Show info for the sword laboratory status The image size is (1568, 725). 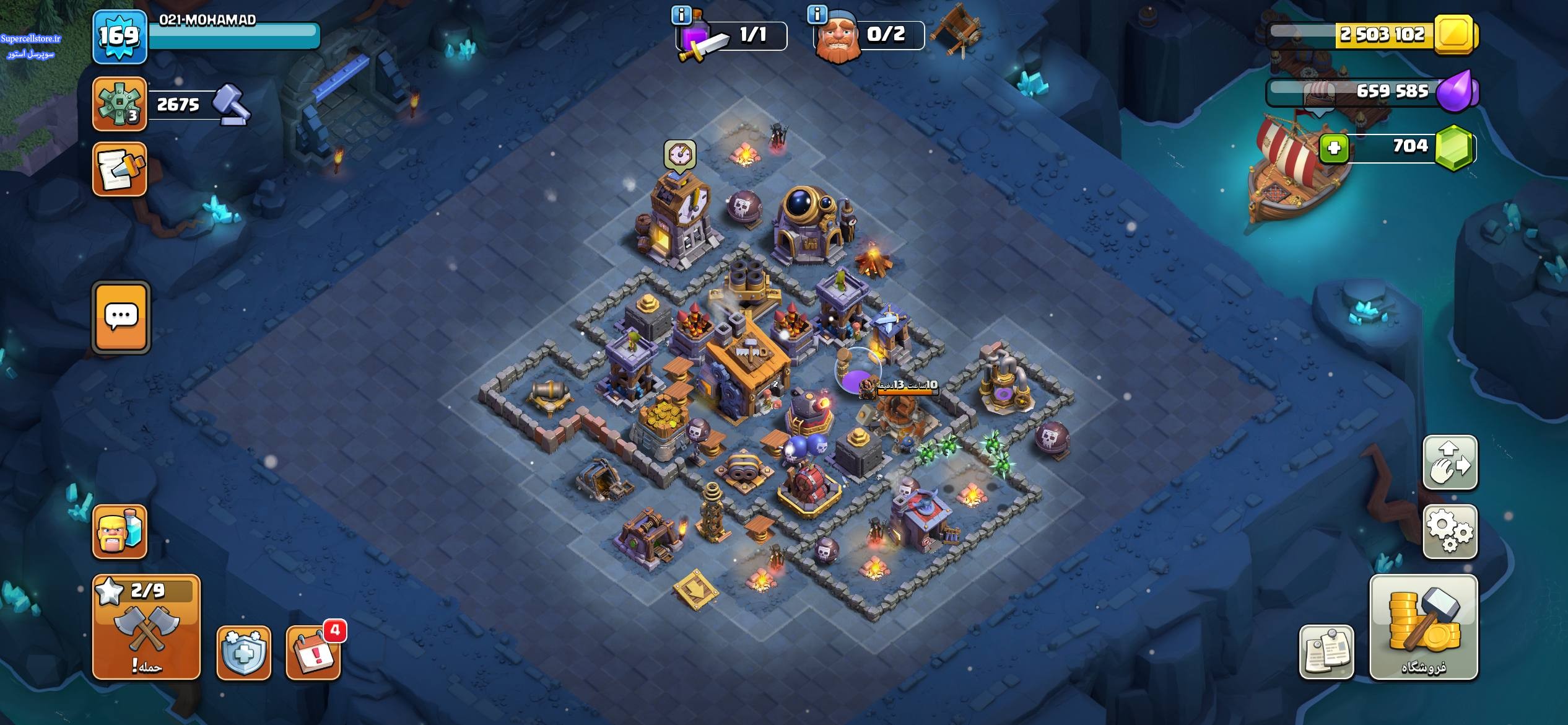(681, 15)
